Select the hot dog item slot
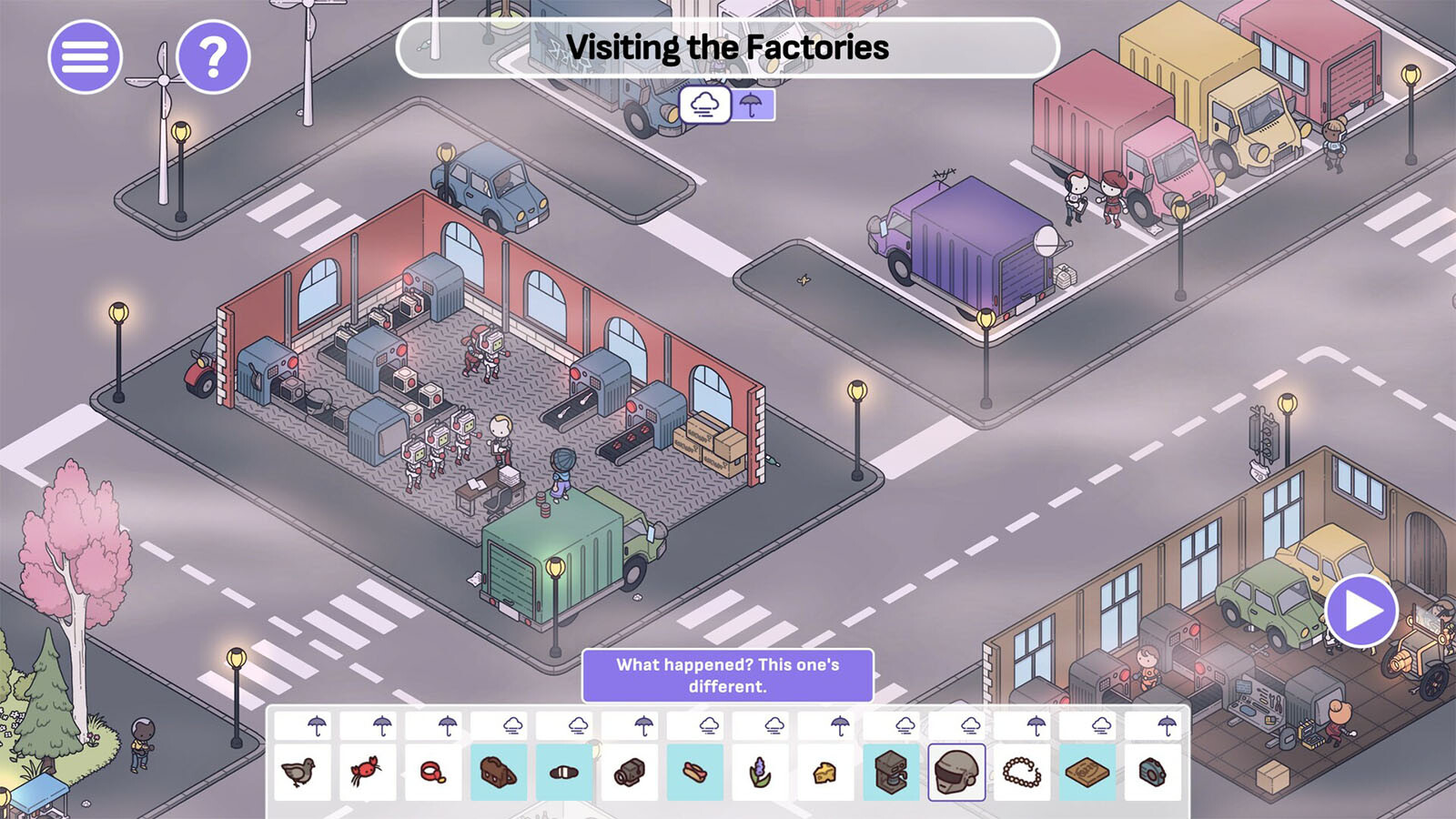 [x=695, y=773]
